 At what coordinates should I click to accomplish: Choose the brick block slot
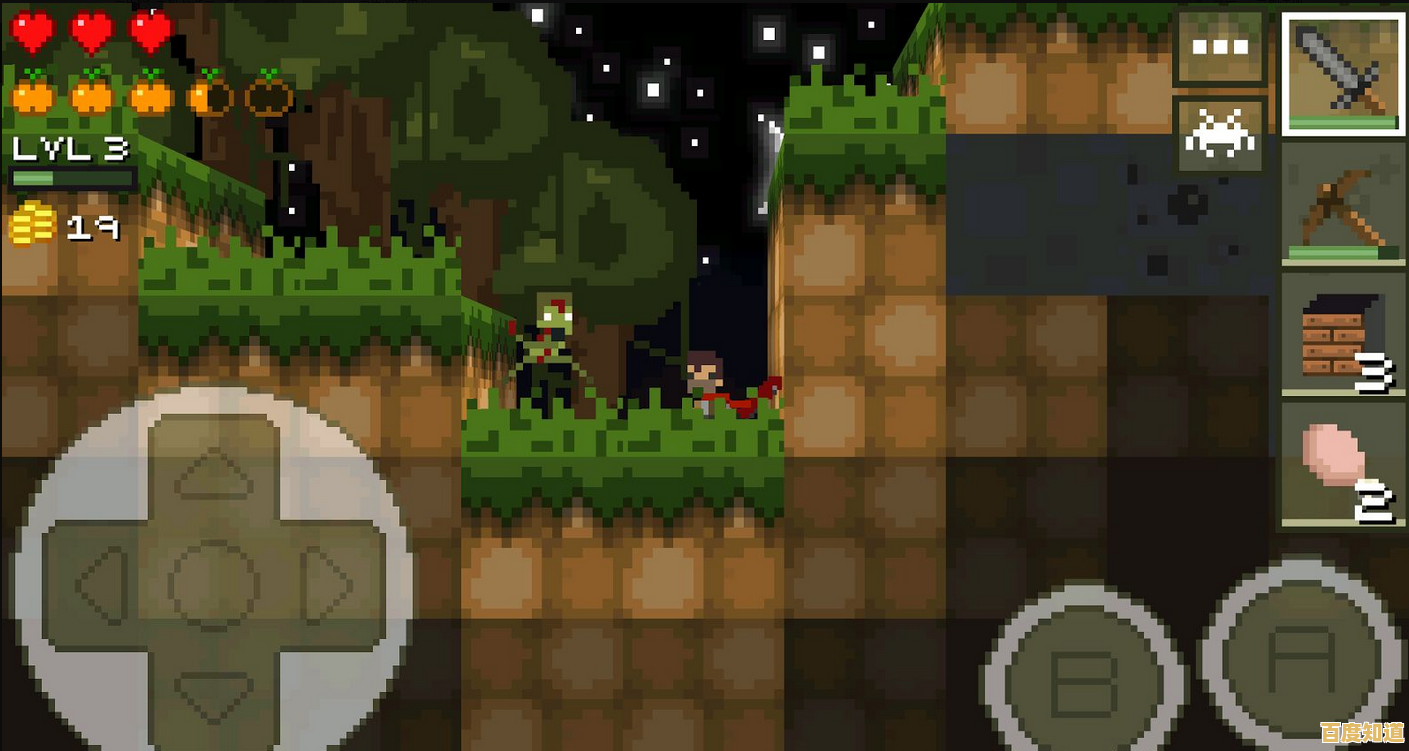[x=1343, y=335]
